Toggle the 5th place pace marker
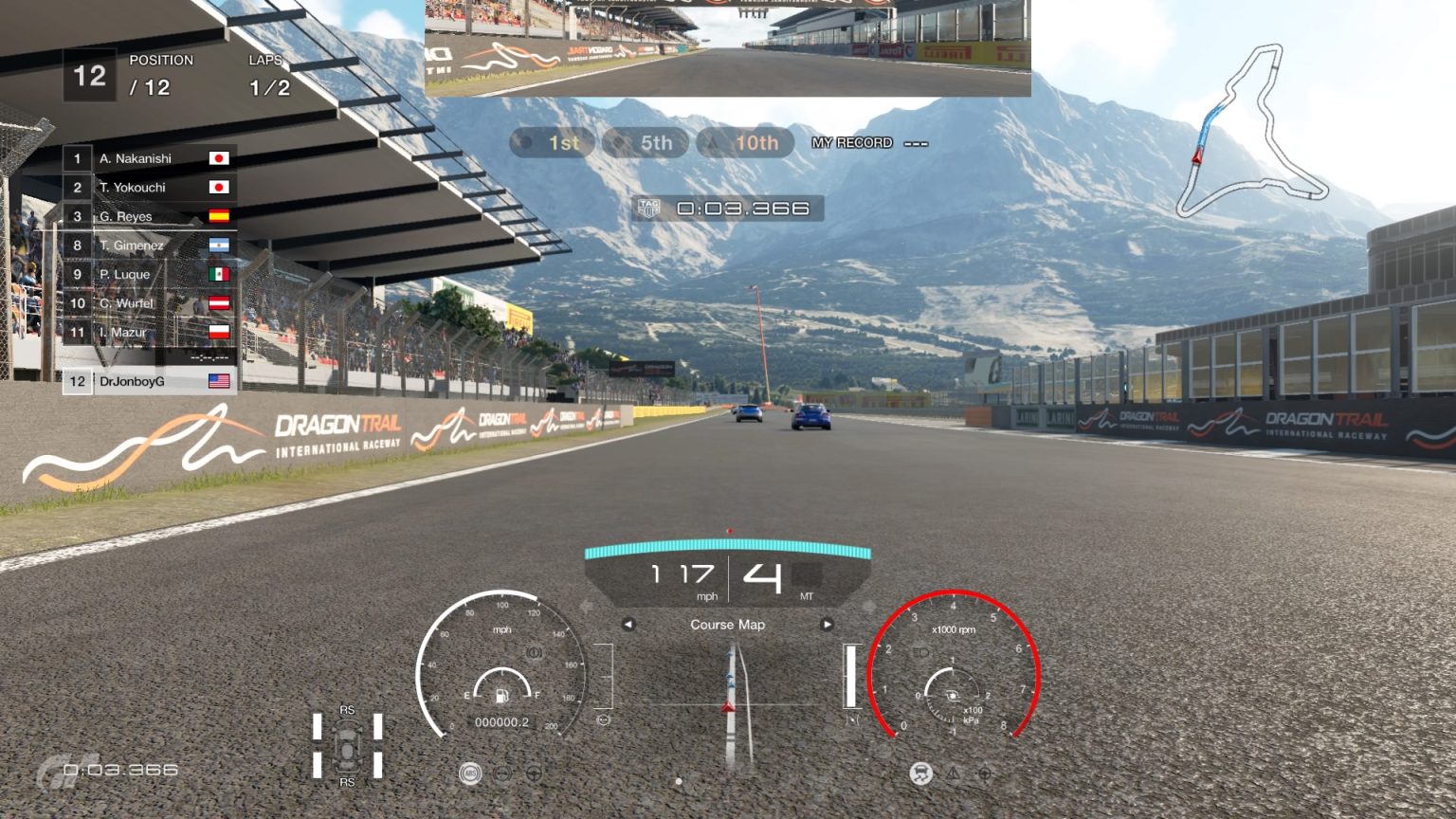This screenshot has height=819, width=1456. click(x=646, y=143)
